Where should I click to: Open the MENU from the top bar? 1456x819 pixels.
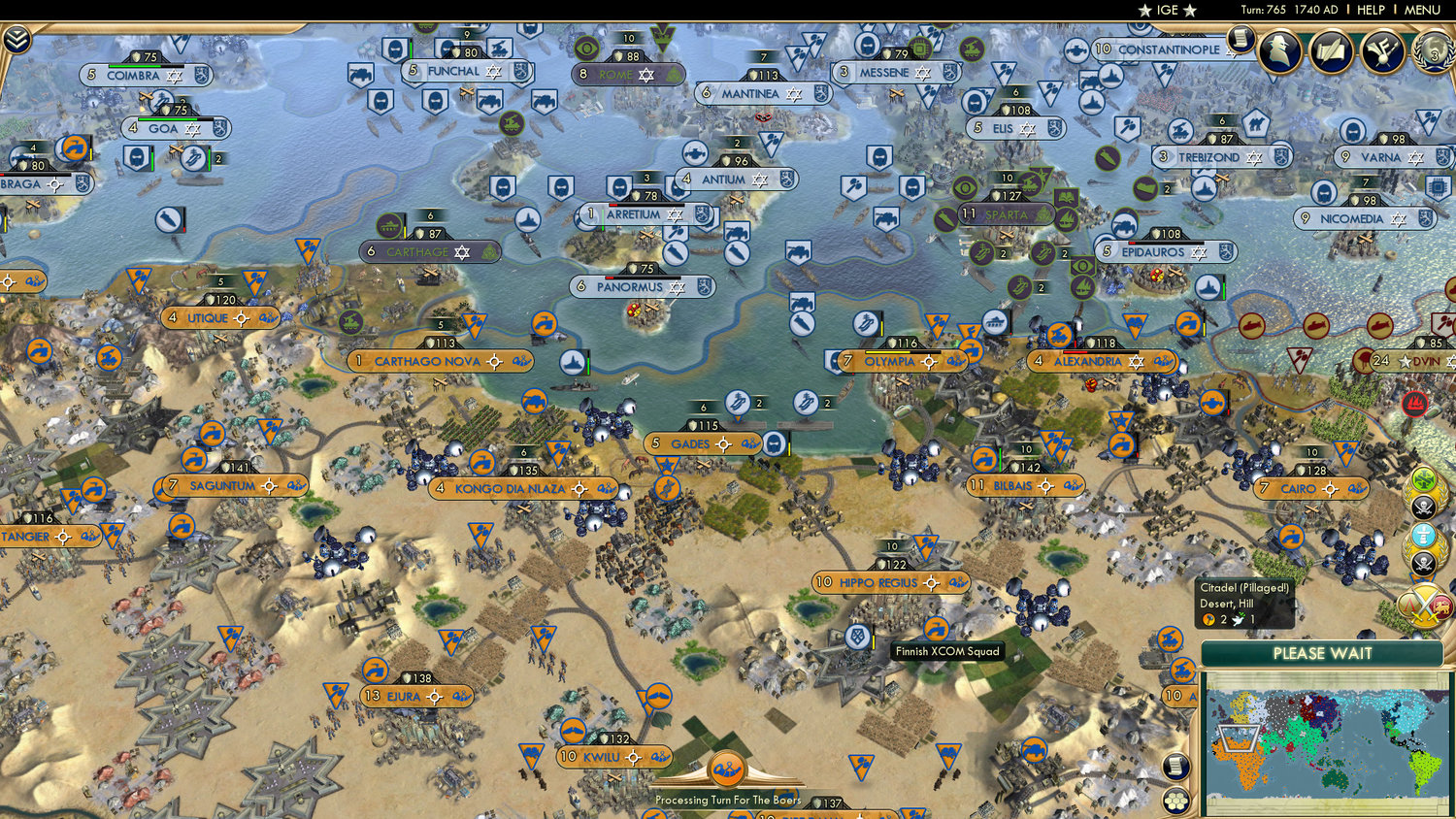(x=1421, y=10)
